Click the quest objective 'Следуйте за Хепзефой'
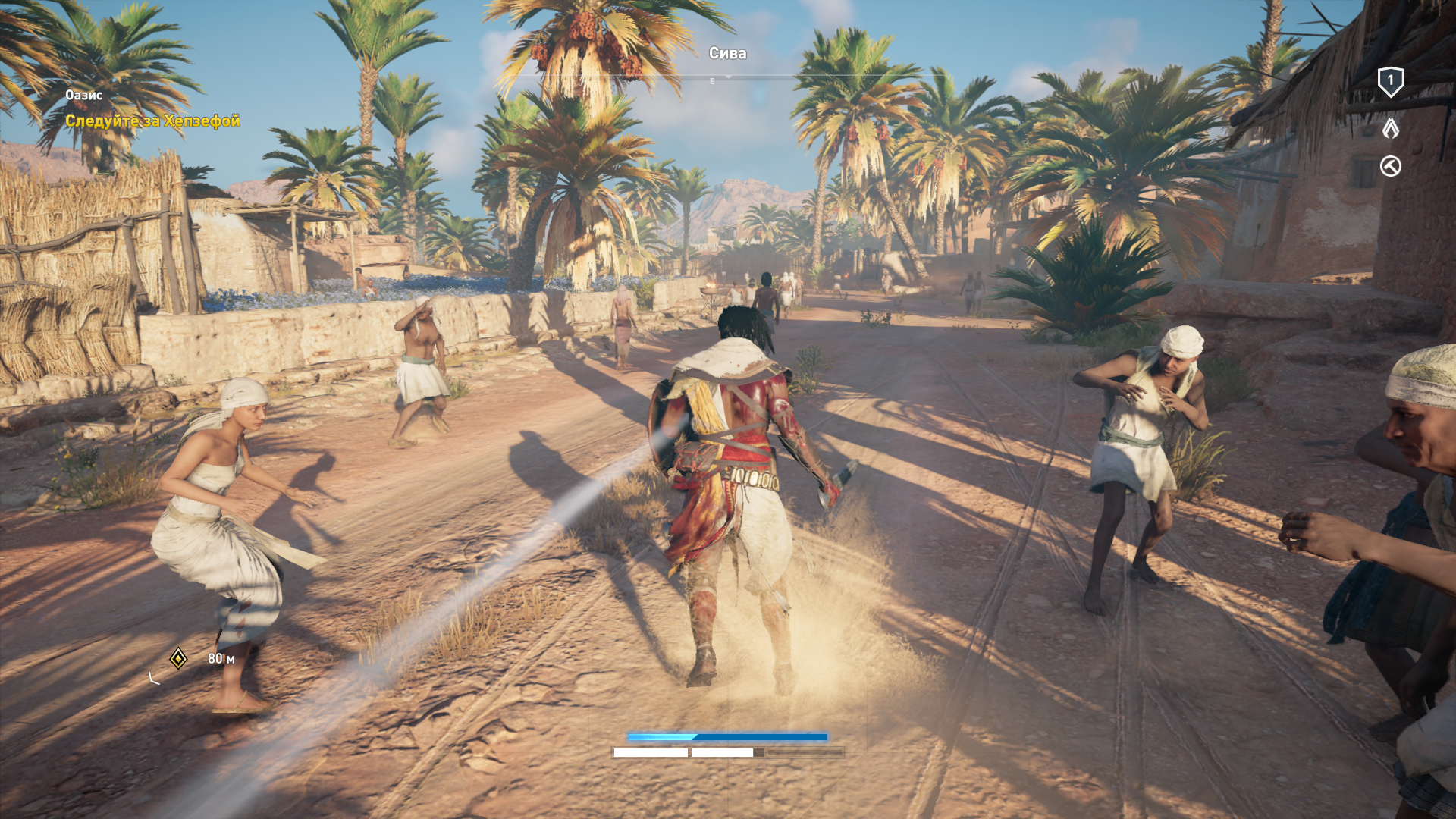This screenshot has height=819, width=1456. [152, 121]
